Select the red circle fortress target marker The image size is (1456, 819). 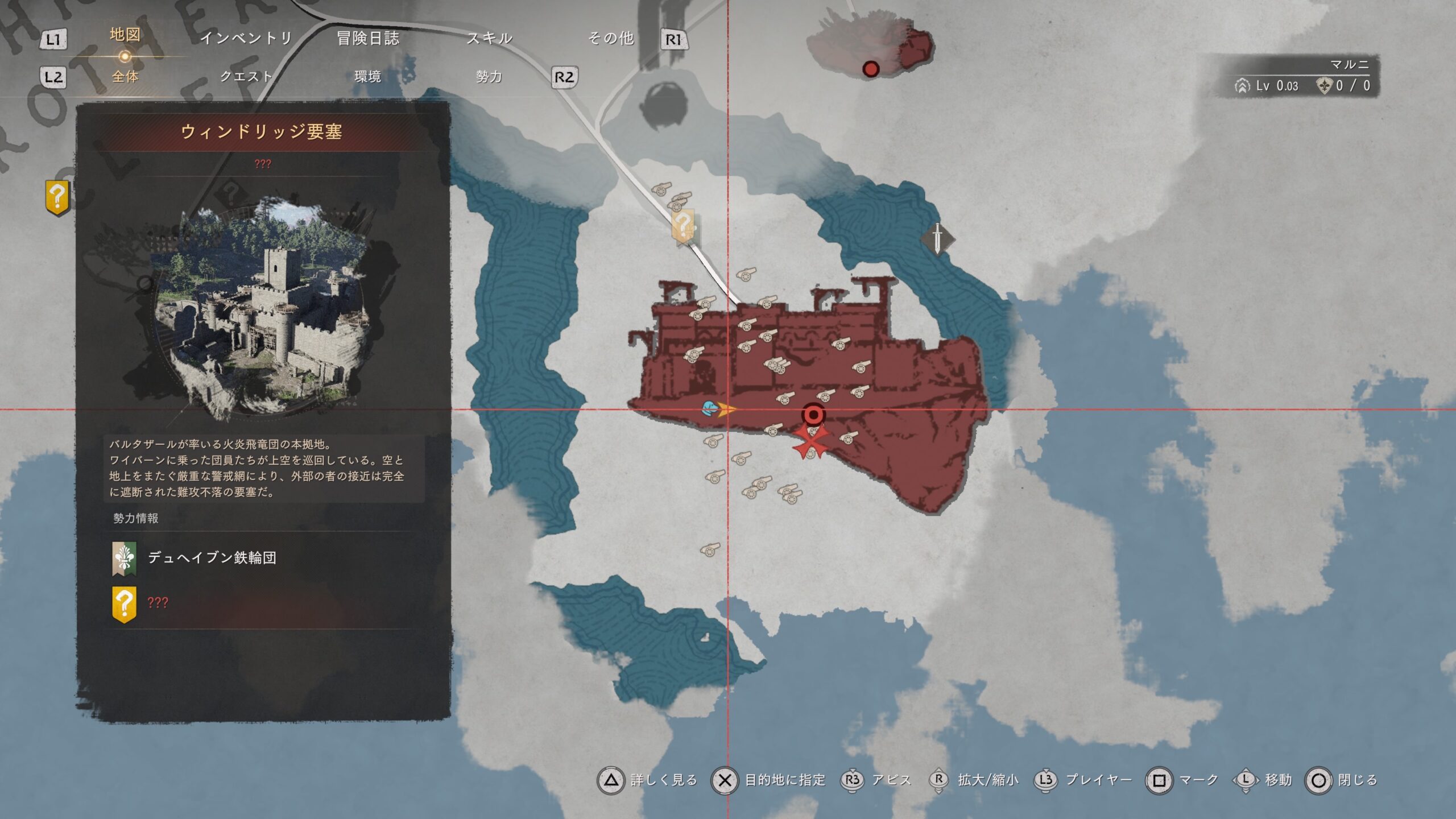[813, 415]
